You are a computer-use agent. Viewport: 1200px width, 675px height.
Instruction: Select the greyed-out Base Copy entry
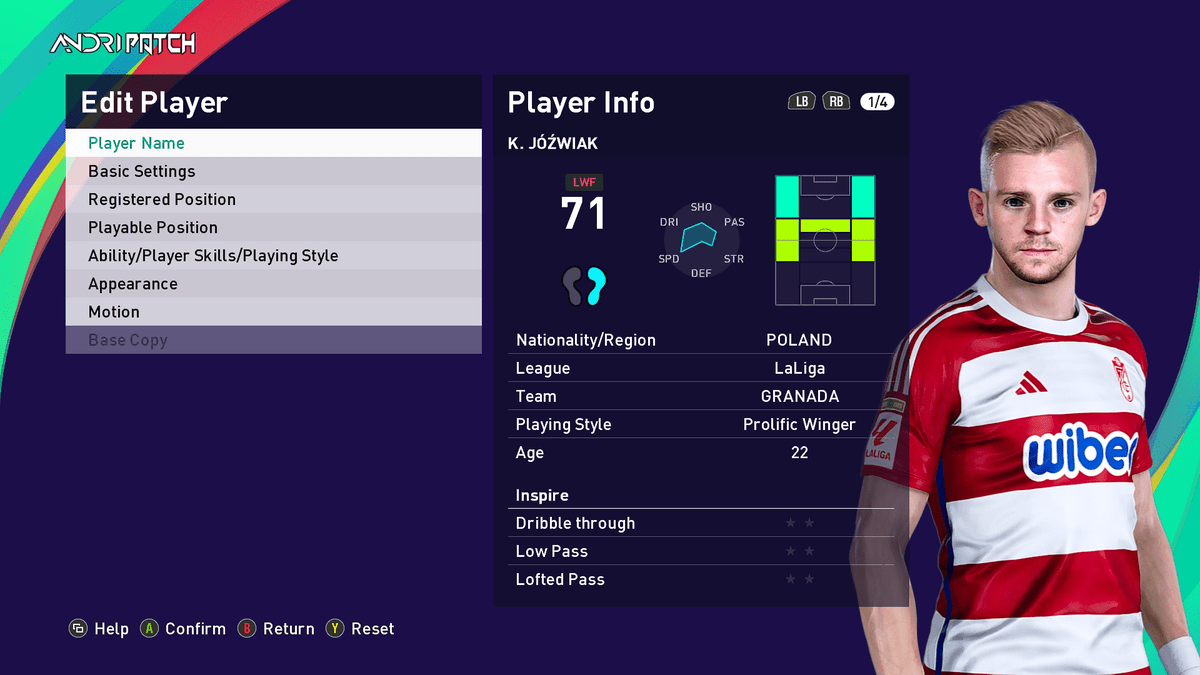point(273,340)
